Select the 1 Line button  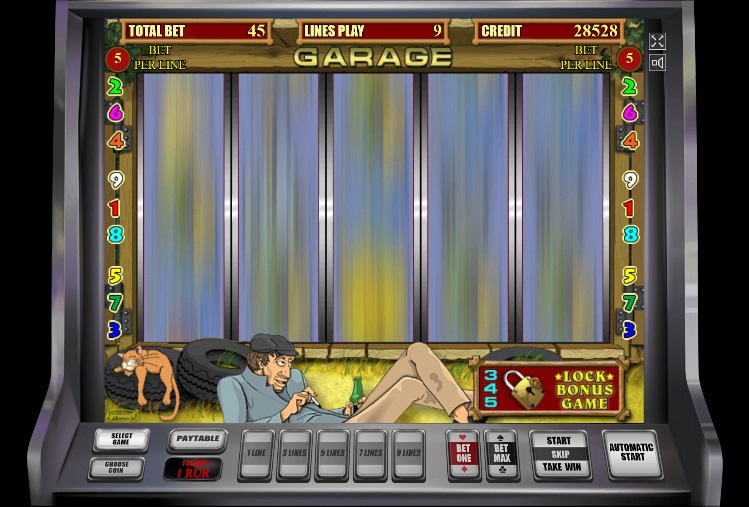click(257, 454)
